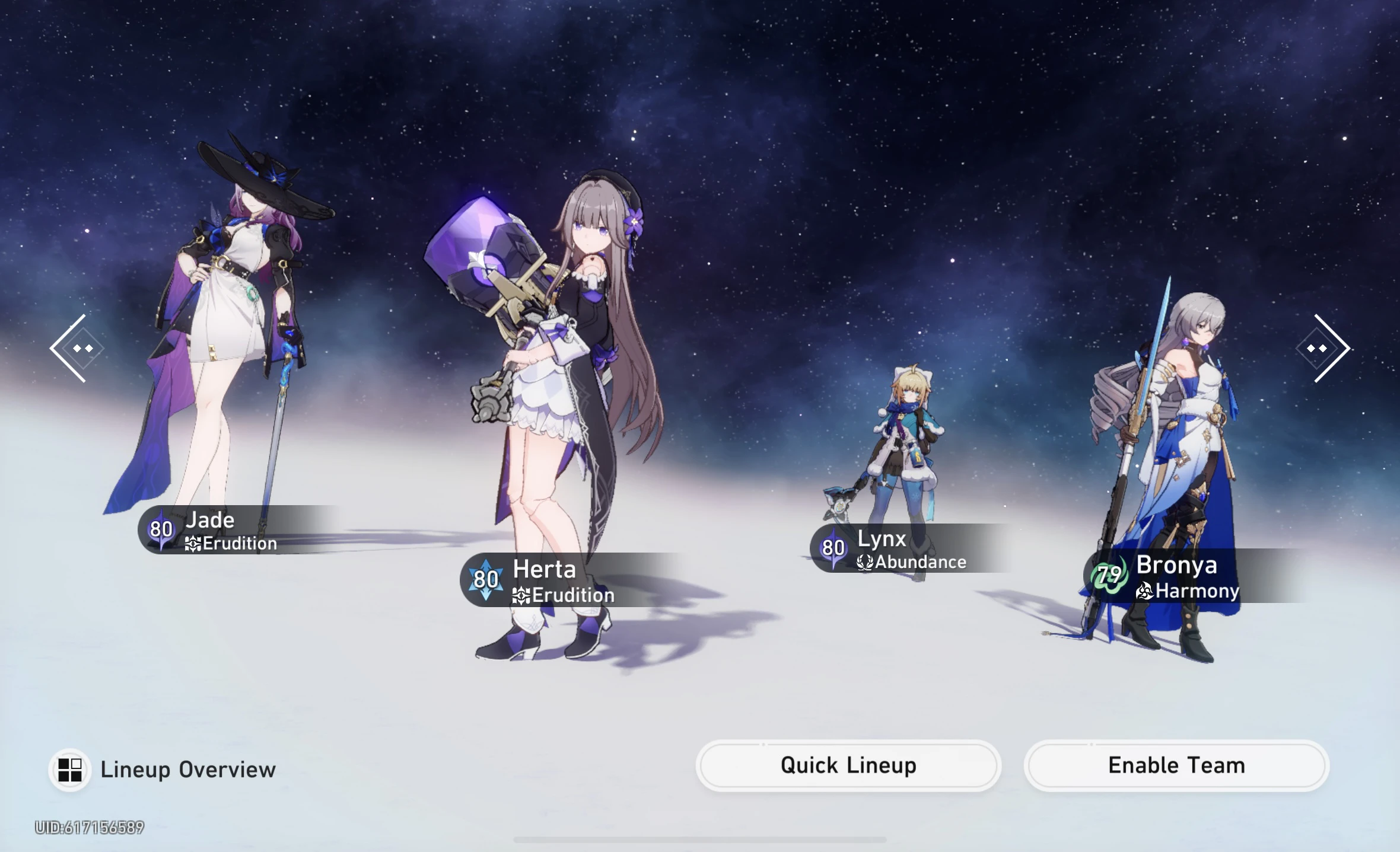
Task: Click the Erudition path icon beside Herta
Action: click(520, 595)
